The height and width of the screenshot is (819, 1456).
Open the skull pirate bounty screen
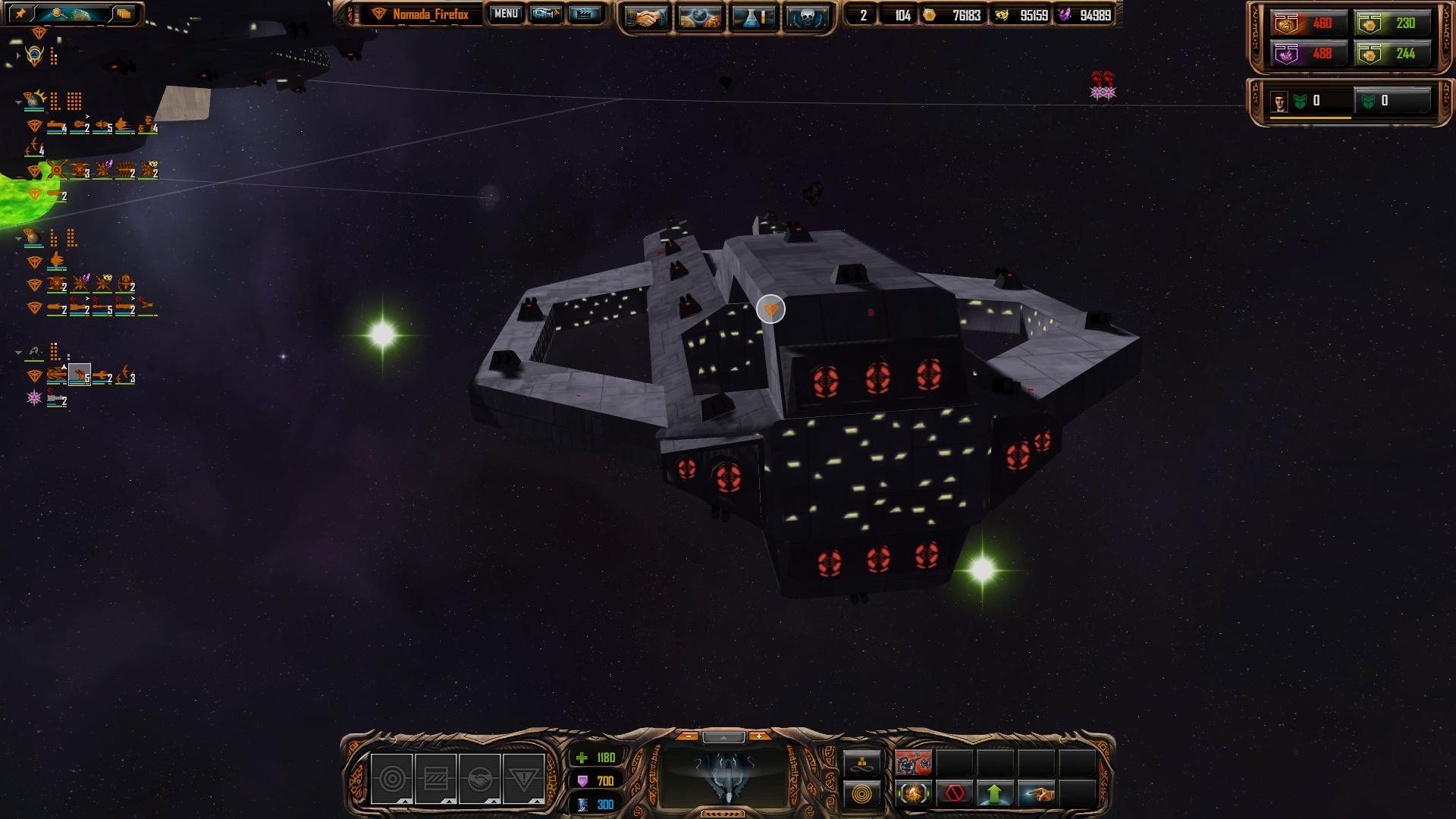806,17
